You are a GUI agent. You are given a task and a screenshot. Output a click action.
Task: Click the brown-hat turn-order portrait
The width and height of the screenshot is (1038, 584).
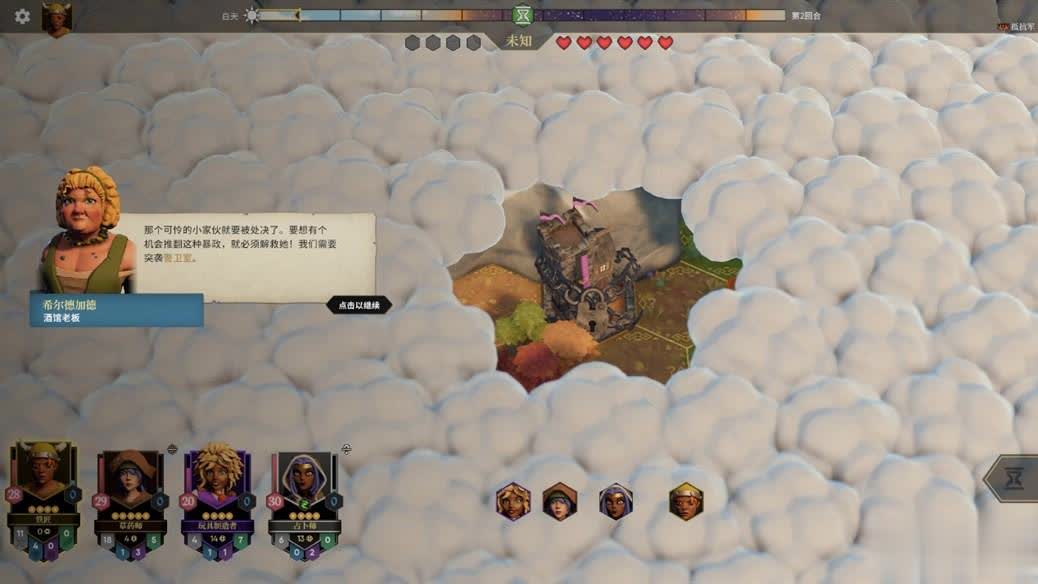tap(560, 501)
